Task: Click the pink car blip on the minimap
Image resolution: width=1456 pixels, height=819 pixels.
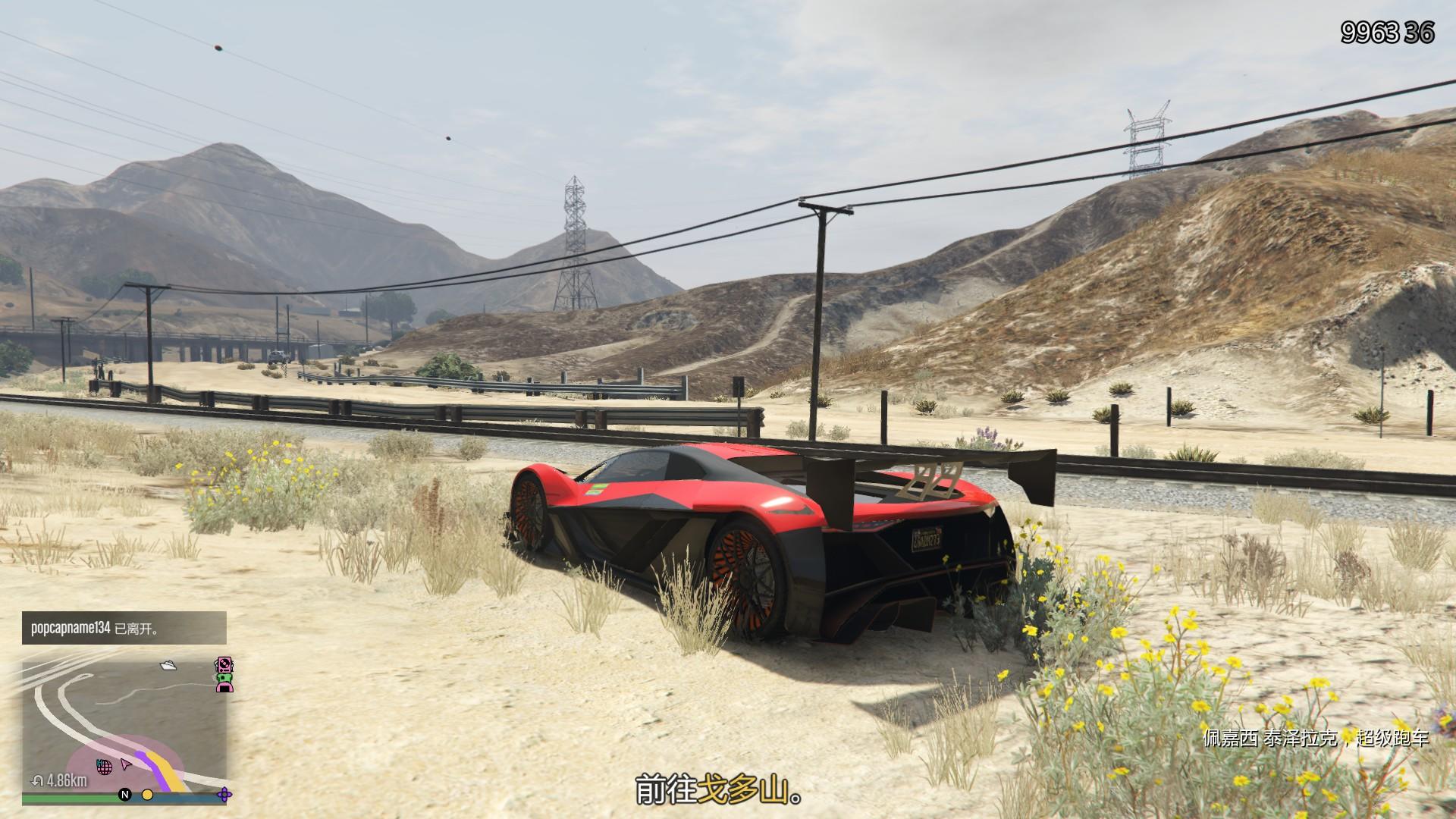Action: 224,689
